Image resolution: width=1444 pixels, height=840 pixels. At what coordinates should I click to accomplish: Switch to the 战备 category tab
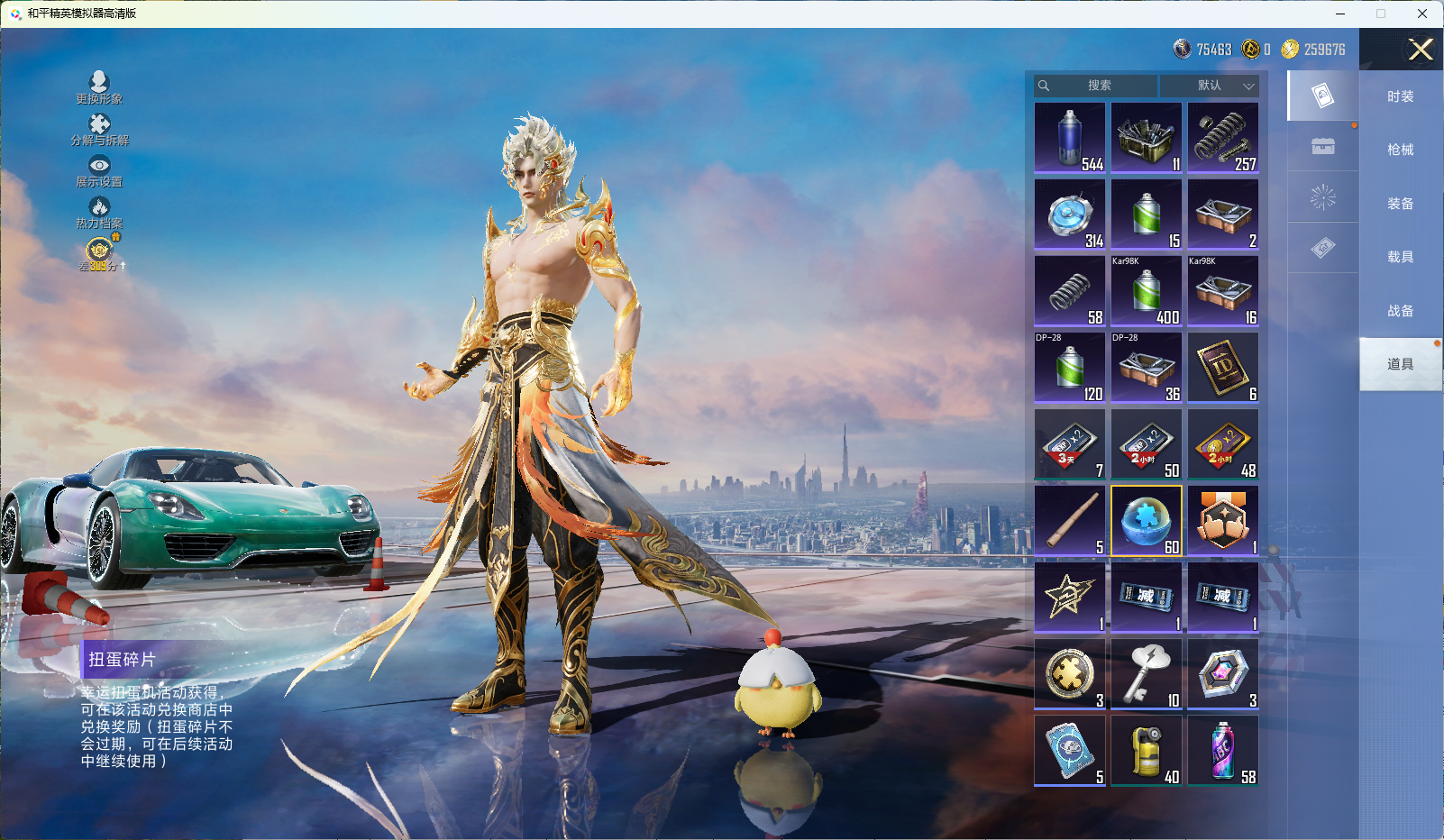coord(1400,311)
